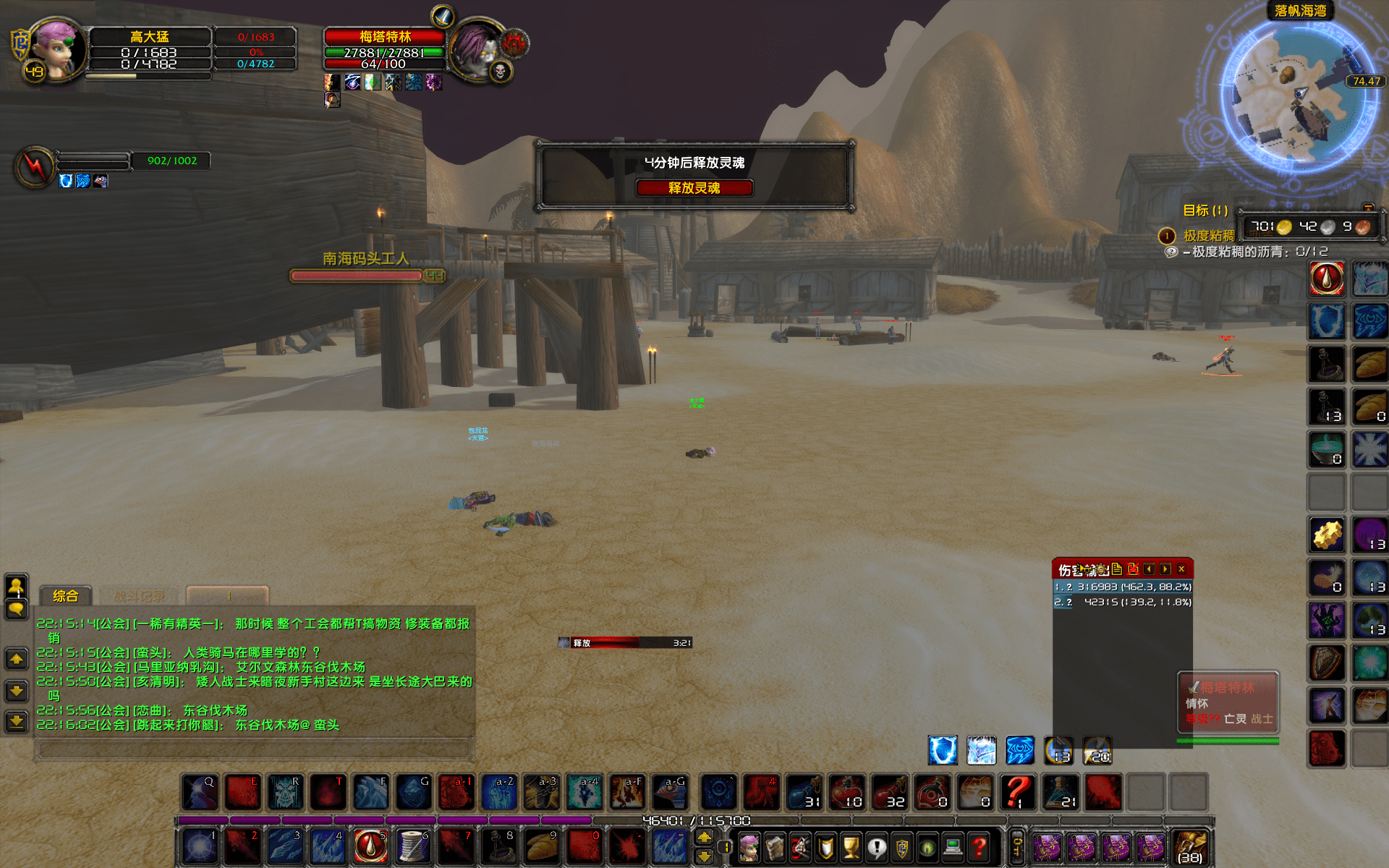Page the action bar up with the arrow
1389x868 pixels.
pos(704,837)
